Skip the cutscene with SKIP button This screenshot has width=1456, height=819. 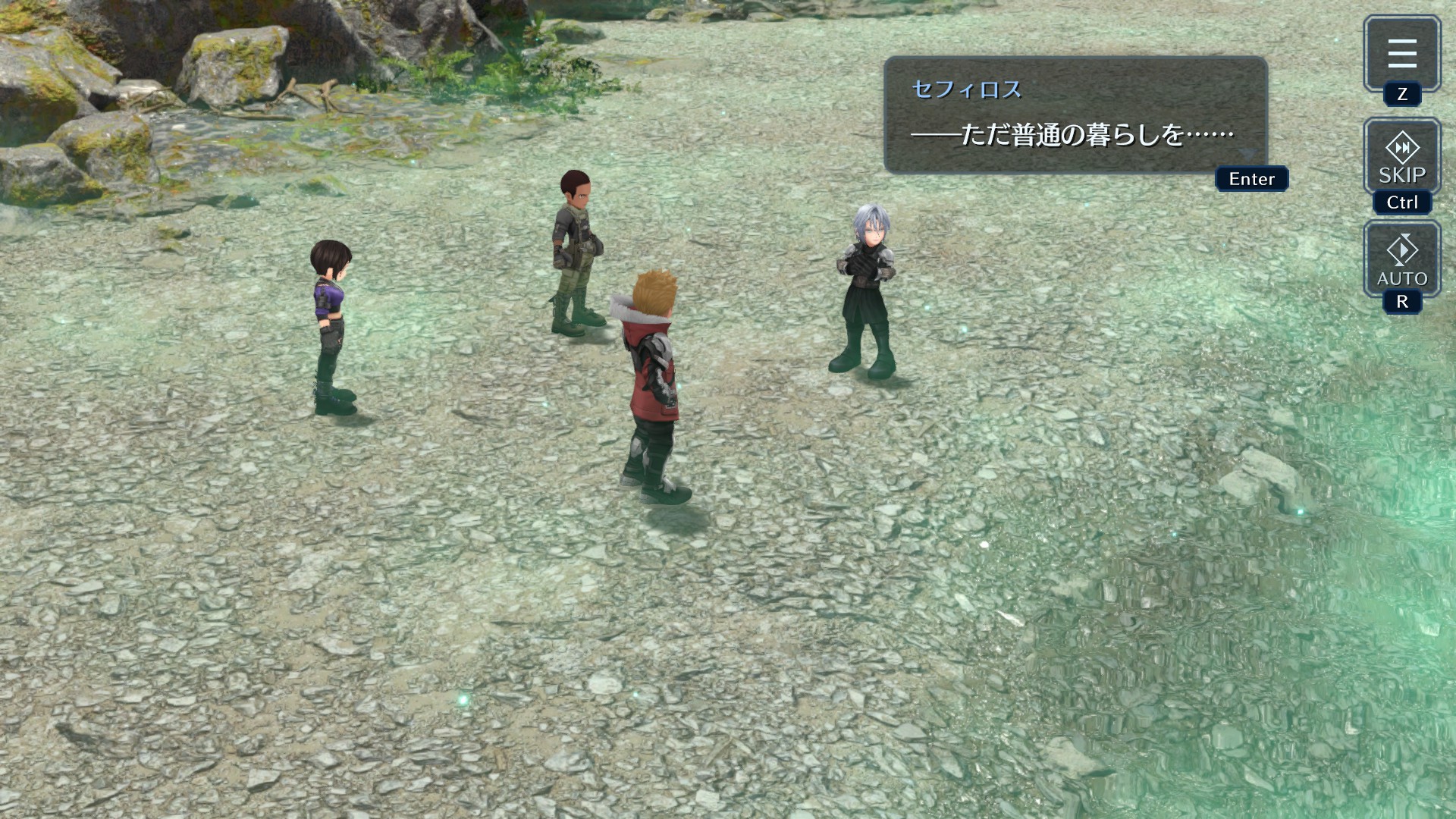[1401, 157]
